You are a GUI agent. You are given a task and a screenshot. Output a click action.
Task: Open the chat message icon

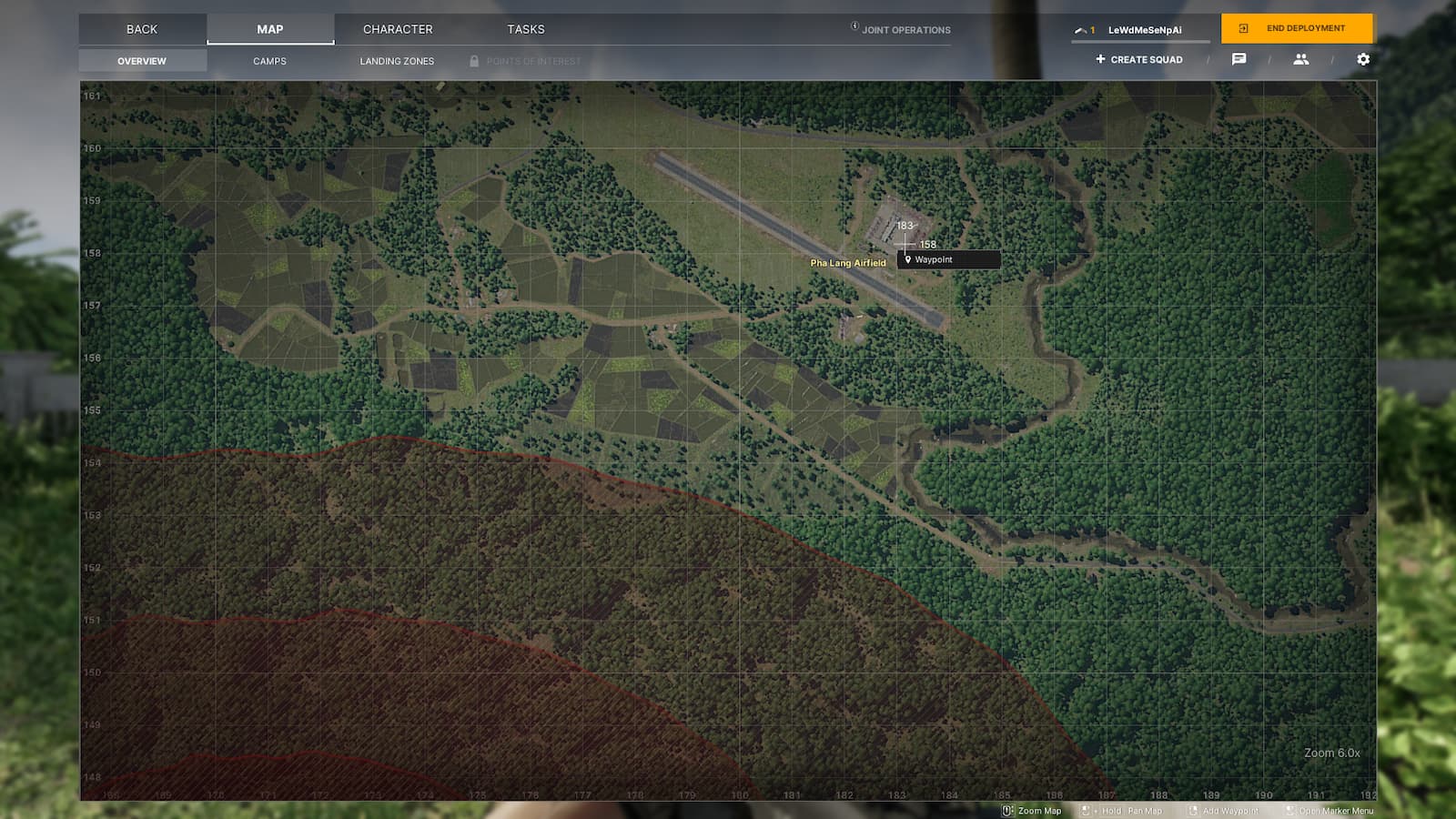[x=1239, y=59]
